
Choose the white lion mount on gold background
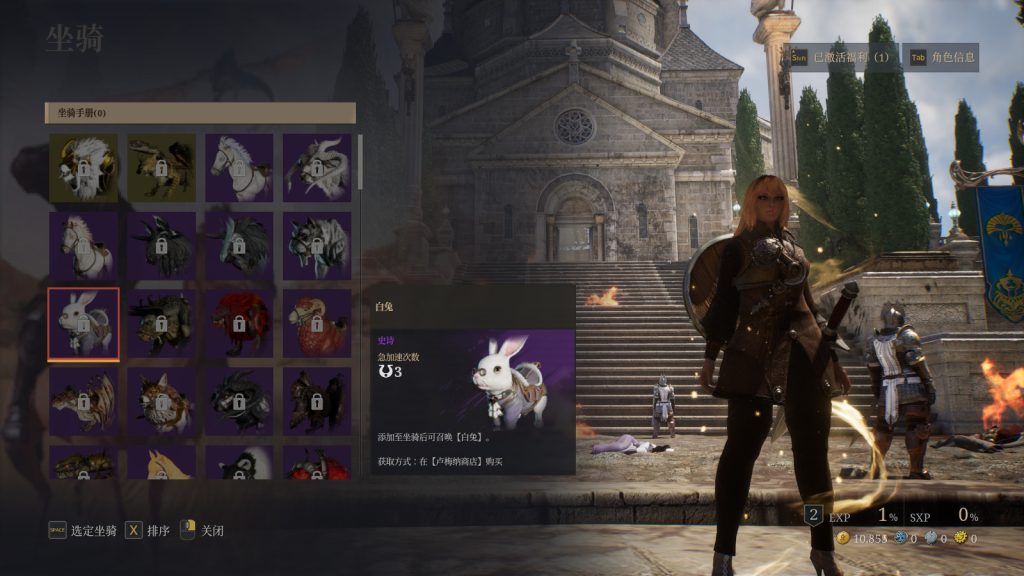[x=83, y=168]
